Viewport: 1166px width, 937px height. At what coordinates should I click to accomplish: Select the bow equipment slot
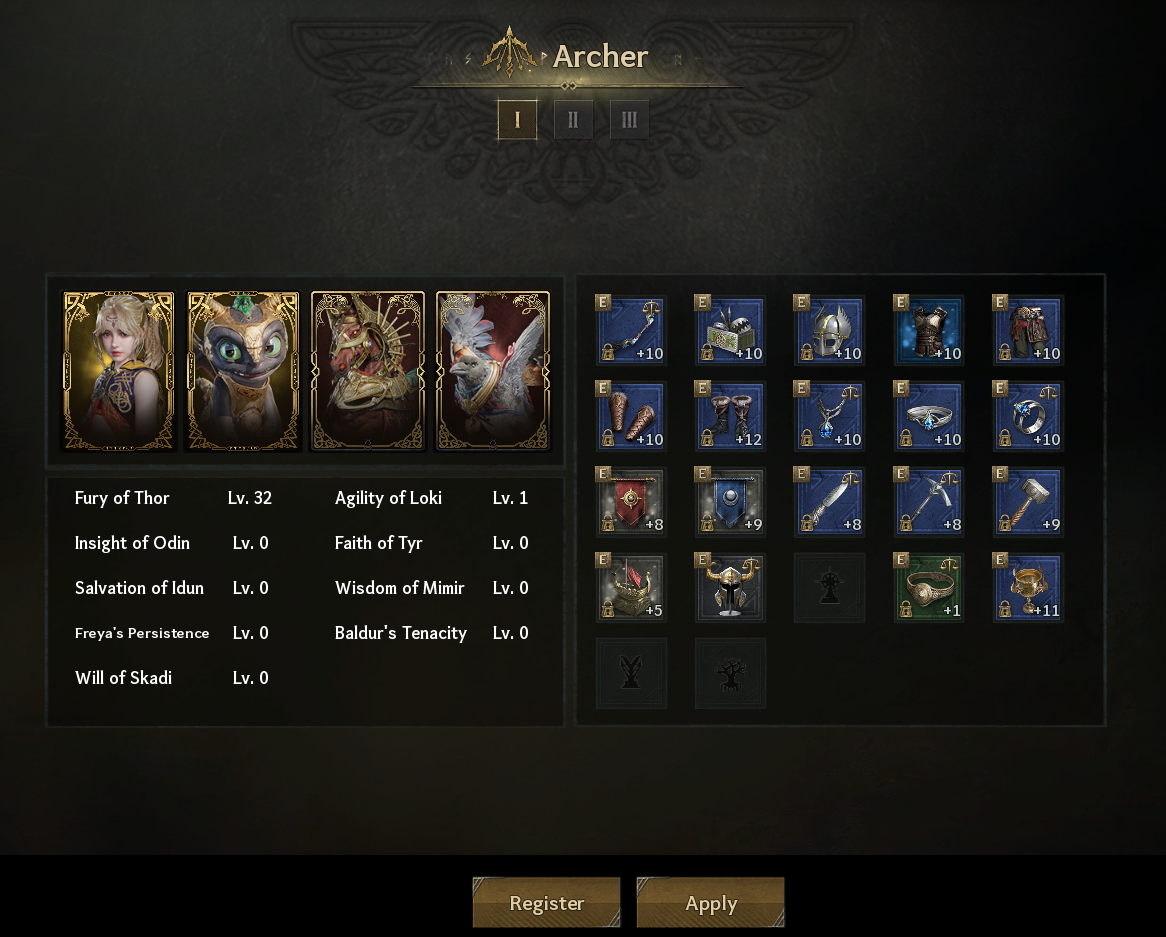631,330
